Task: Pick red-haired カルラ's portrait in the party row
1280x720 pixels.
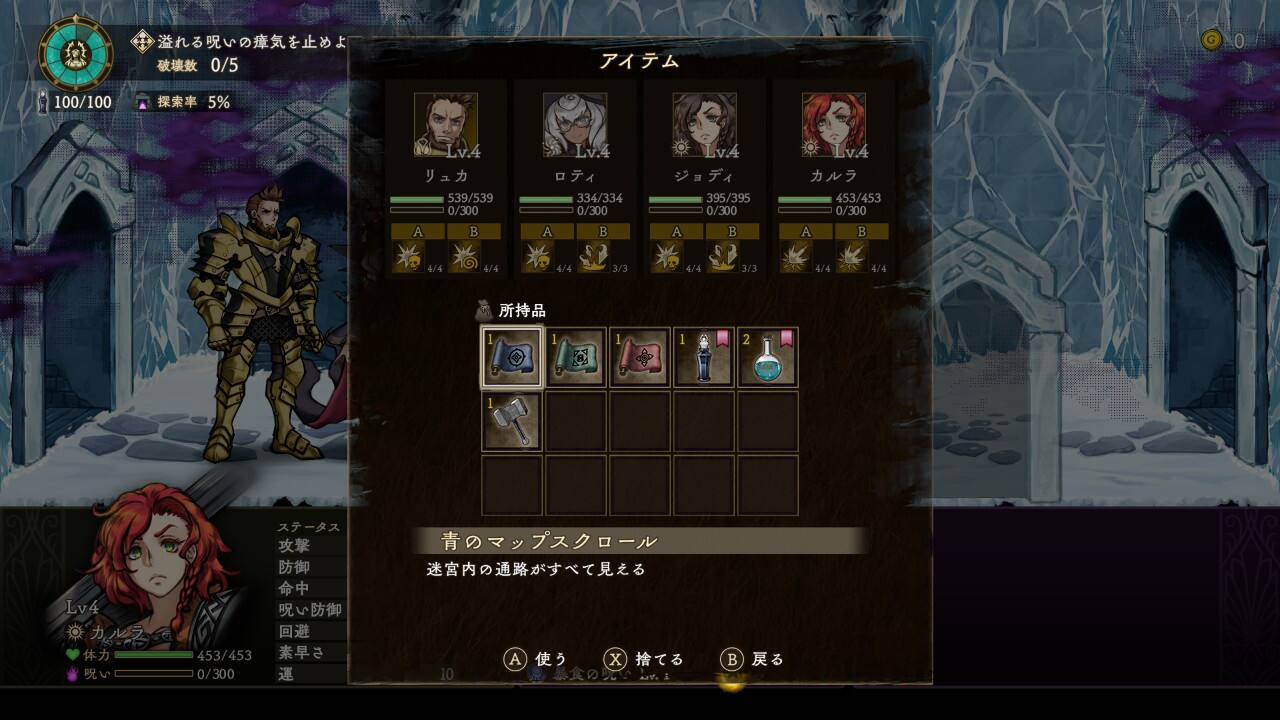Action: coord(834,125)
